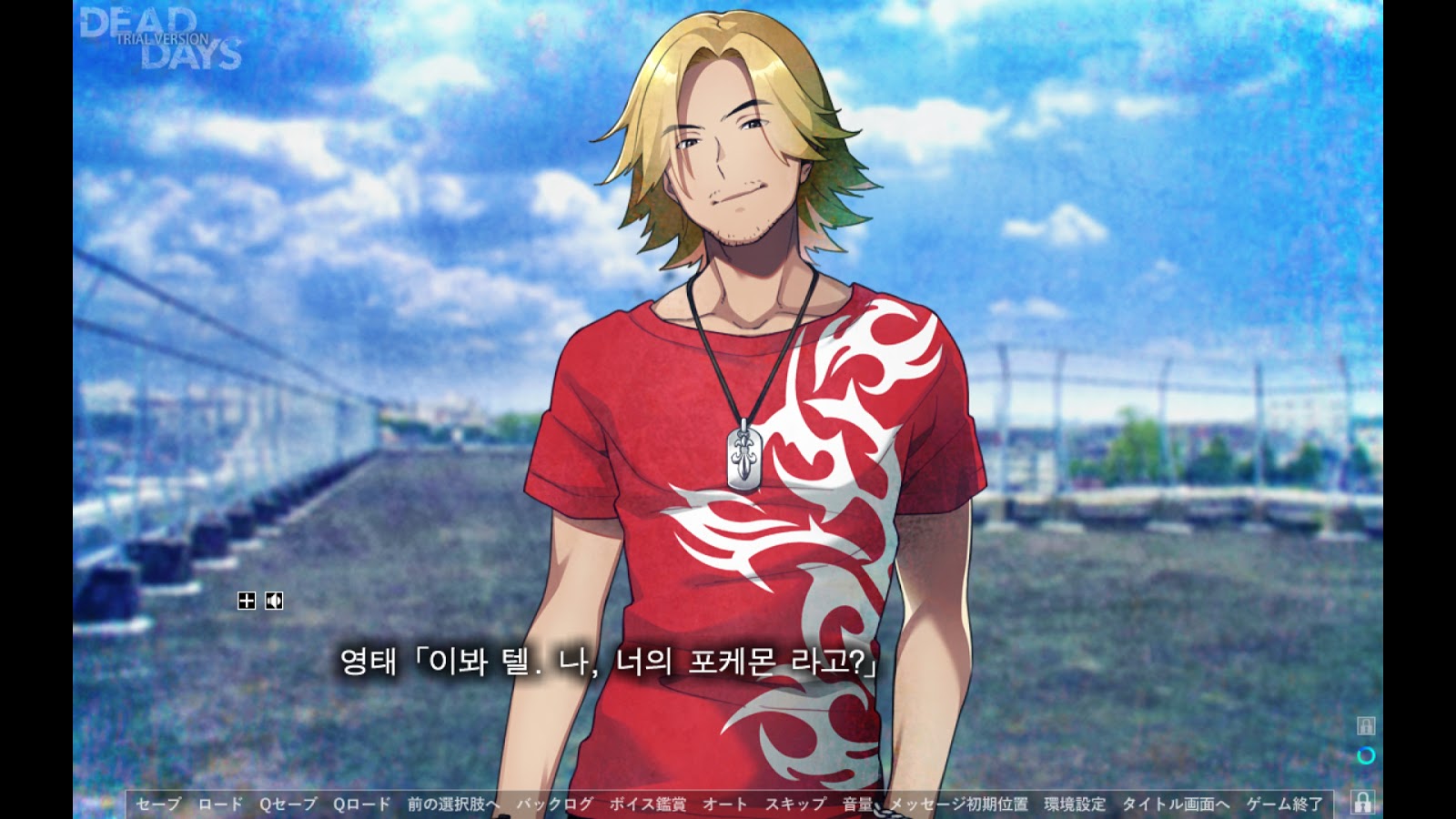Load the quick save via Qロード

coord(361,804)
